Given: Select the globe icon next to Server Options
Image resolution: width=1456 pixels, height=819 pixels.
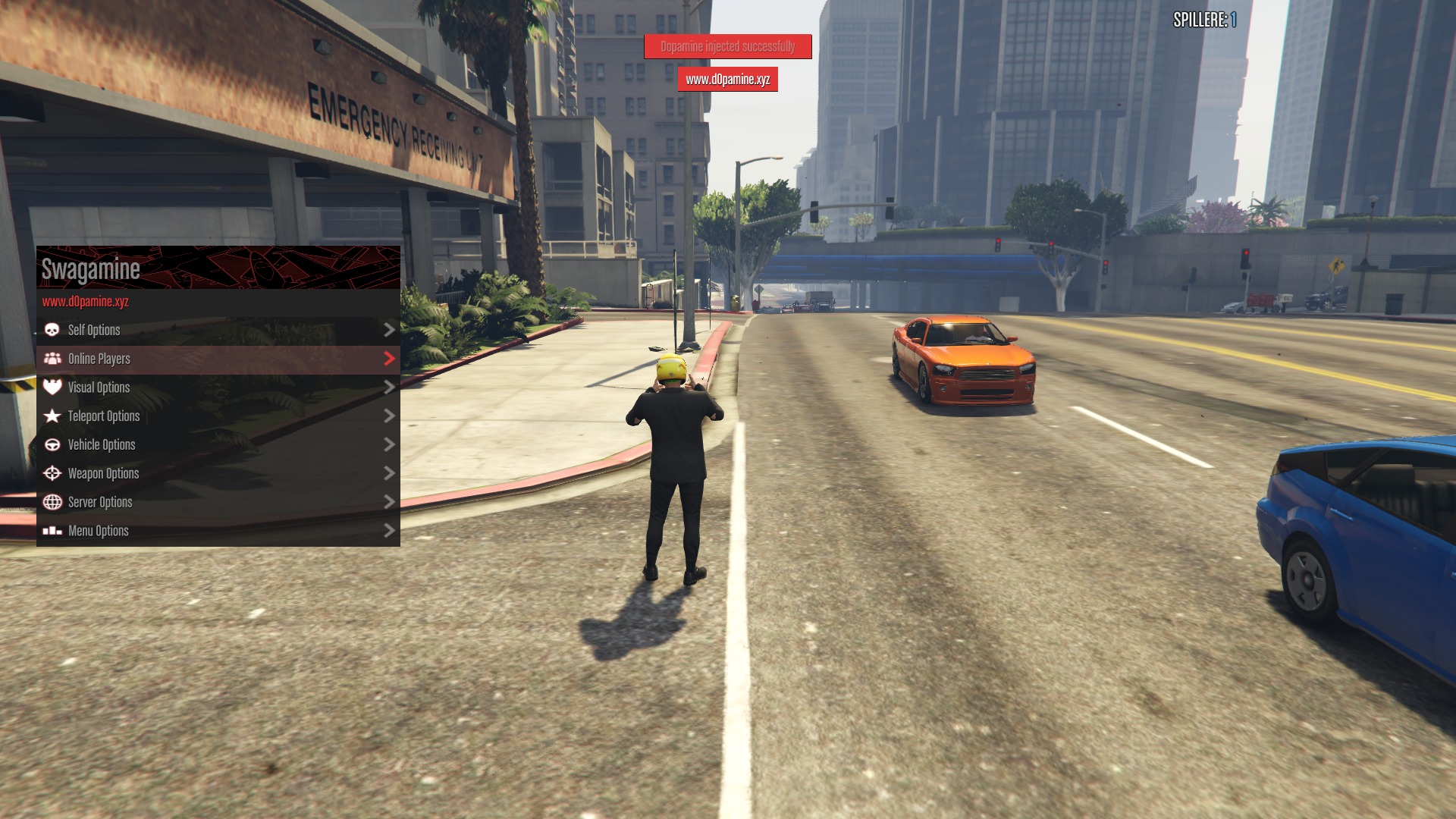Looking at the screenshot, I should (x=52, y=502).
